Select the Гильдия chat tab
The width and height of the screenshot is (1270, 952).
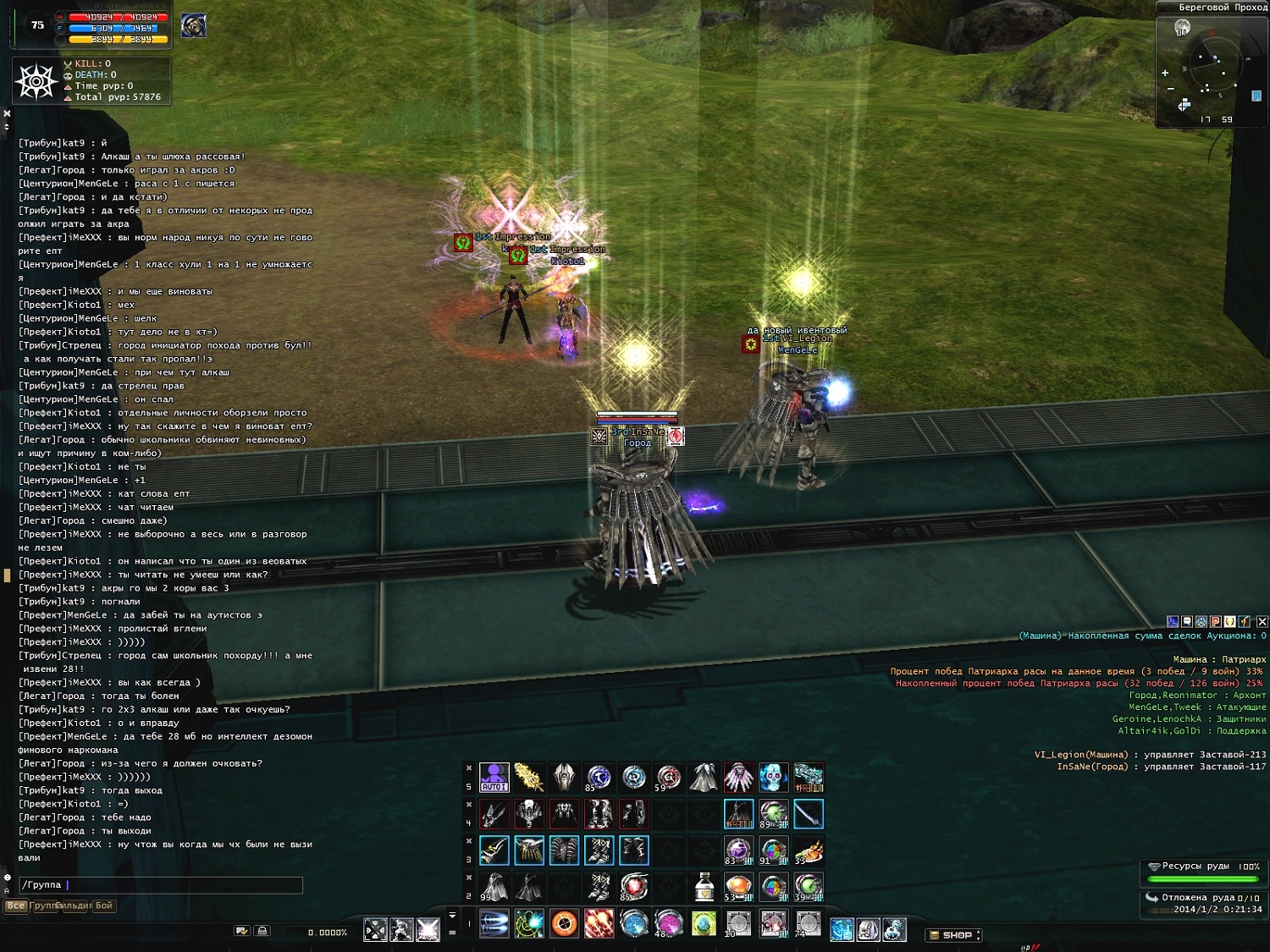pyautogui.click(x=74, y=905)
